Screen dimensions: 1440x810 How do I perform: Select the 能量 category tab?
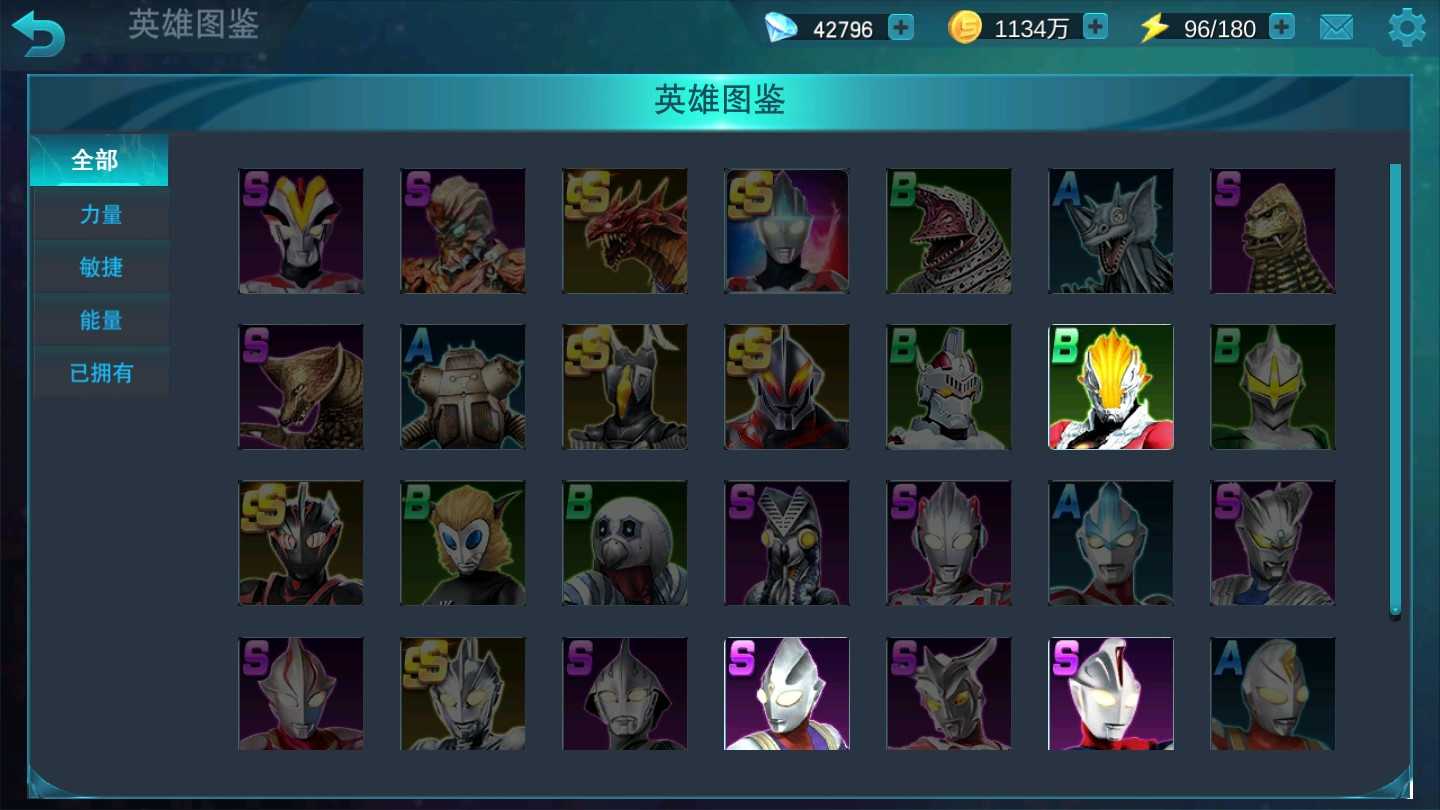click(99, 319)
